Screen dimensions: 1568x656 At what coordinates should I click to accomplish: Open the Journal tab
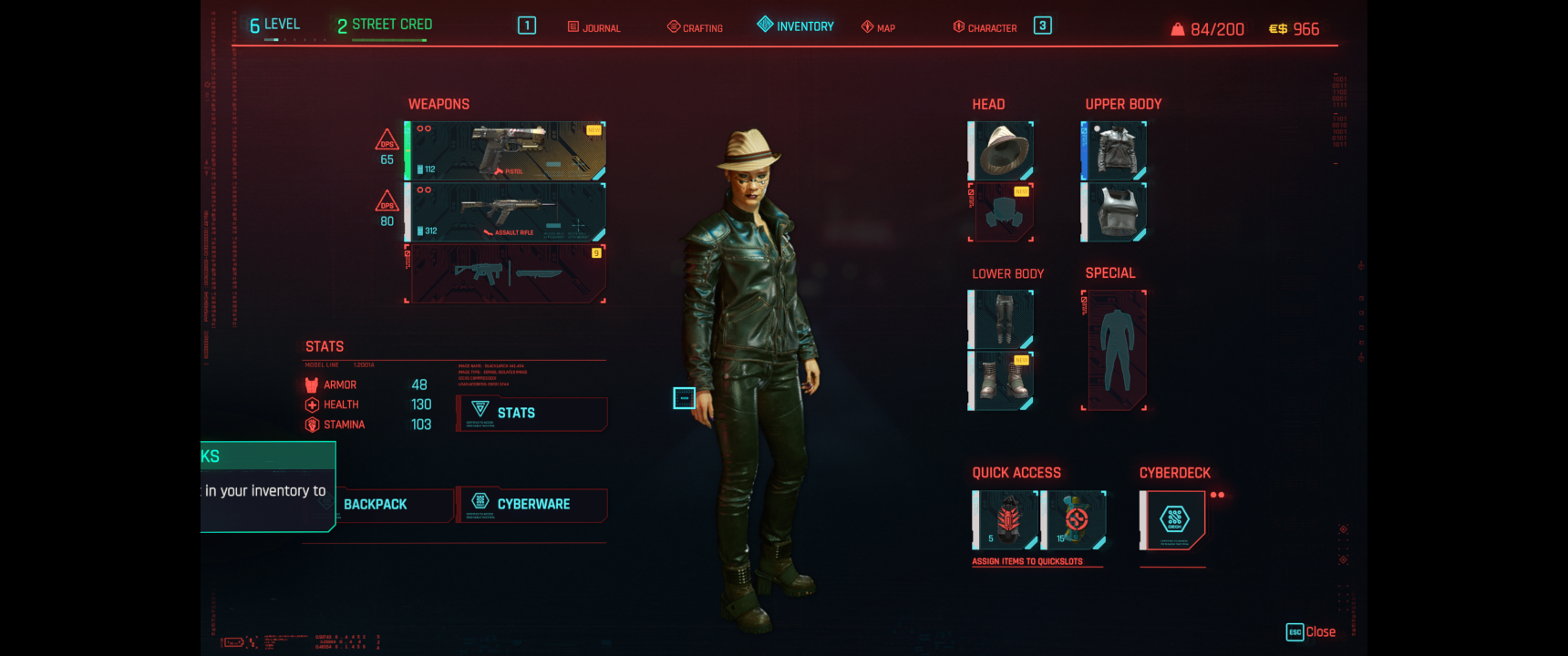pyautogui.click(x=594, y=27)
